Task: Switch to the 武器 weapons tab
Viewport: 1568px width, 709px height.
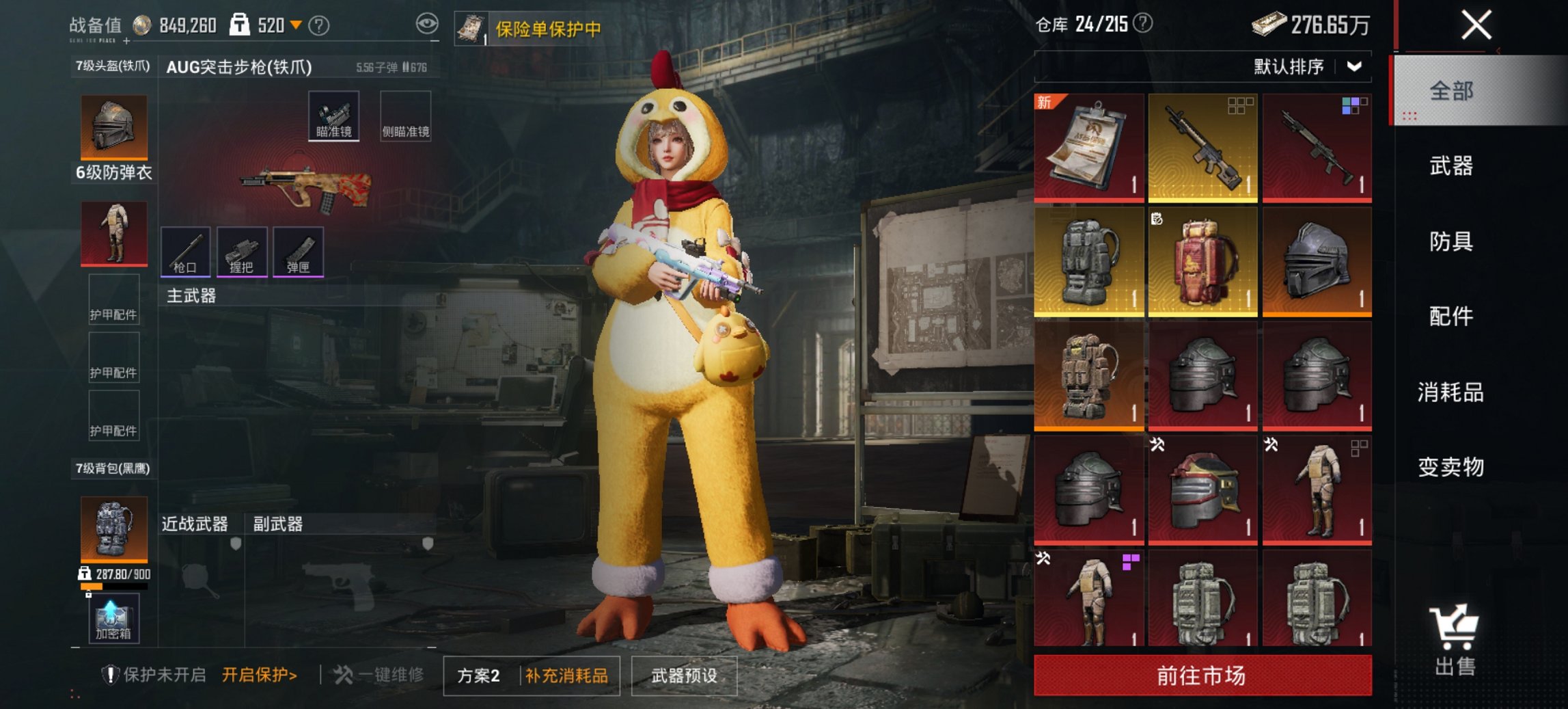Action: [1453, 165]
